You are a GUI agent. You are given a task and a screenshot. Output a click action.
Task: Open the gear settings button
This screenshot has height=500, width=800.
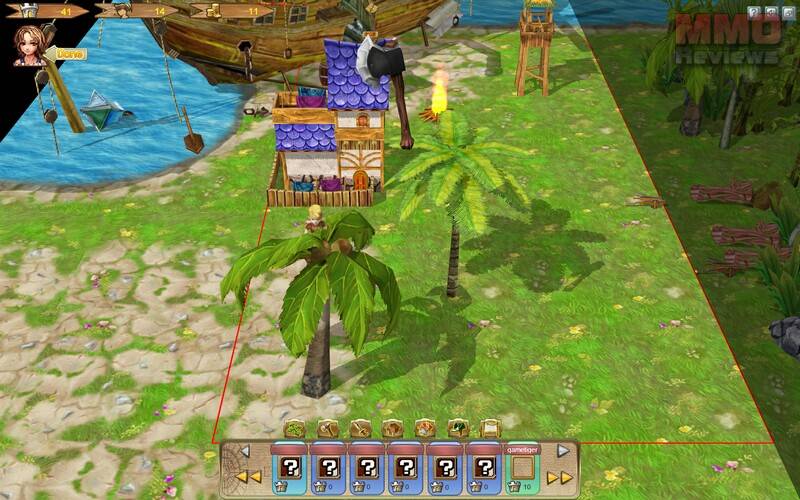[772, 12]
